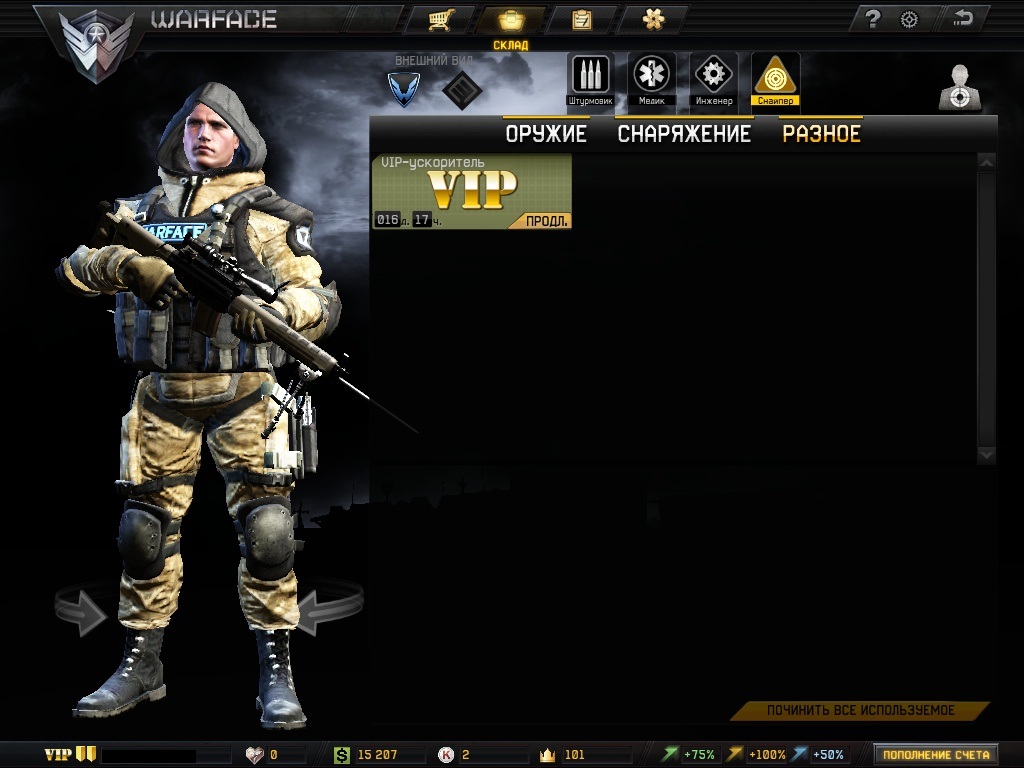Open the shop cart tab
The height and width of the screenshot is (768, 1024).
437,19
